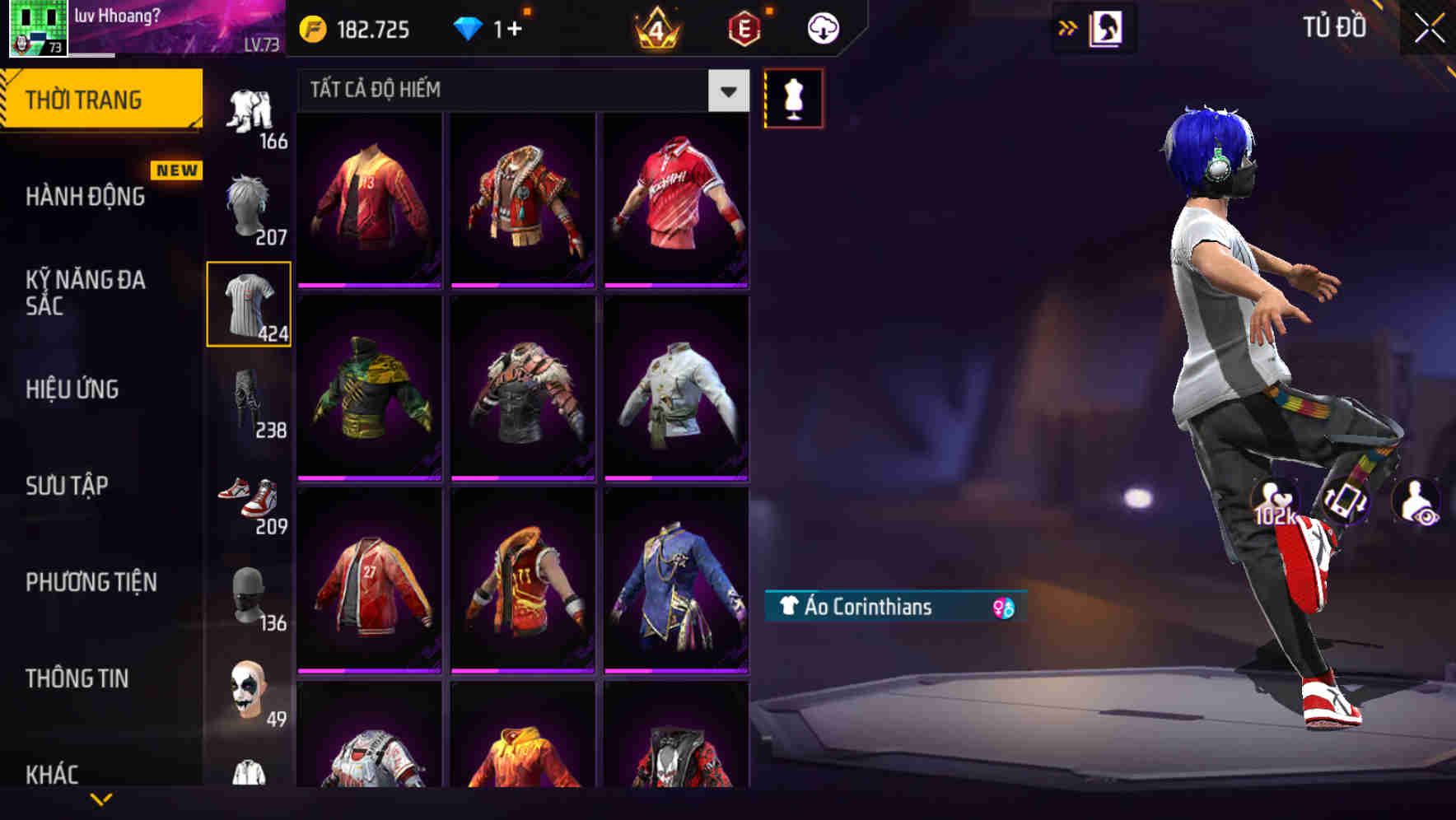Select the mannequin outfit preview icon
Viewport: 1456px width, 820px height.
pyautogui.click(x=793, y=98)
